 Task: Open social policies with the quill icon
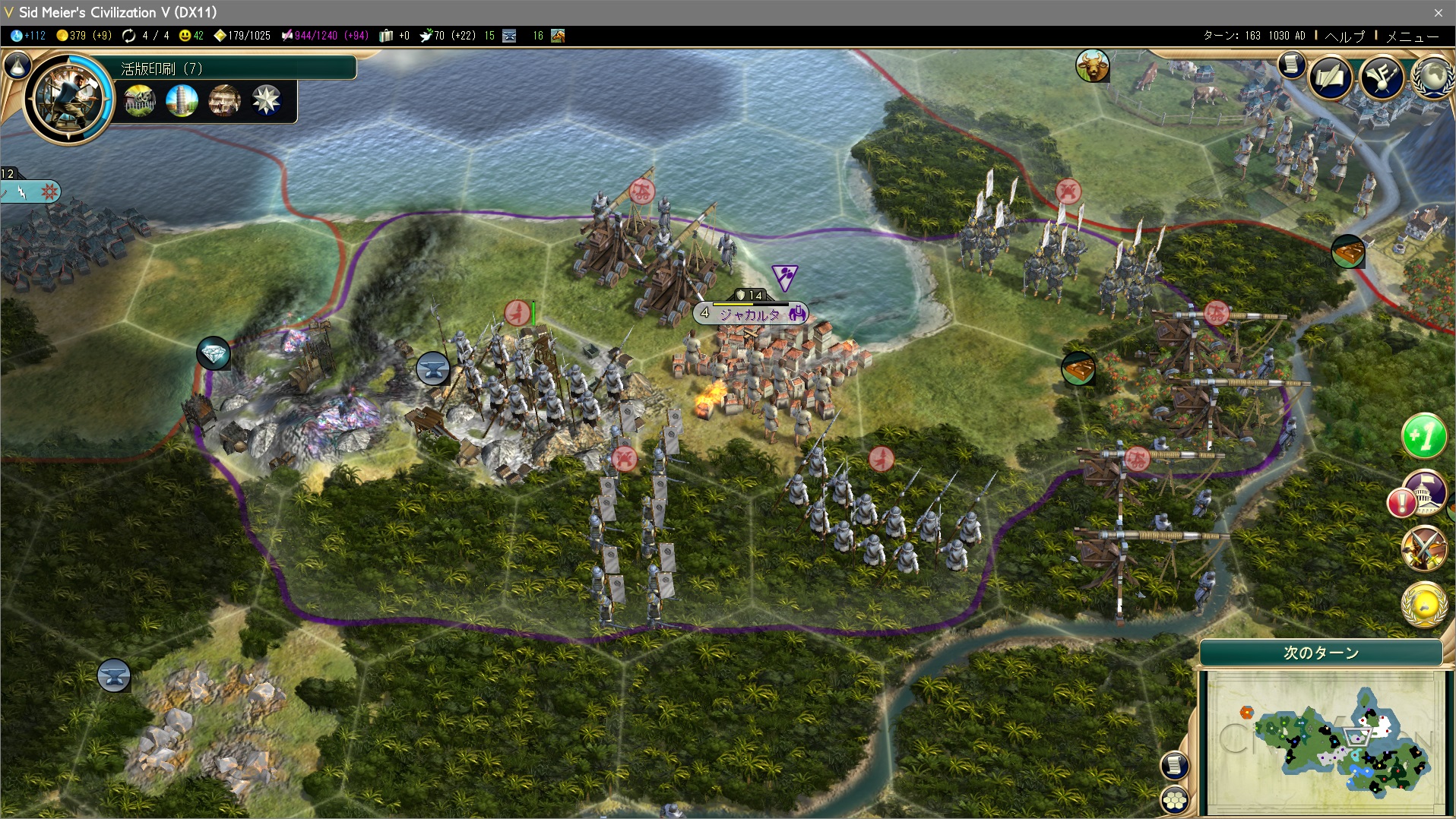(x=1331, y=77)
